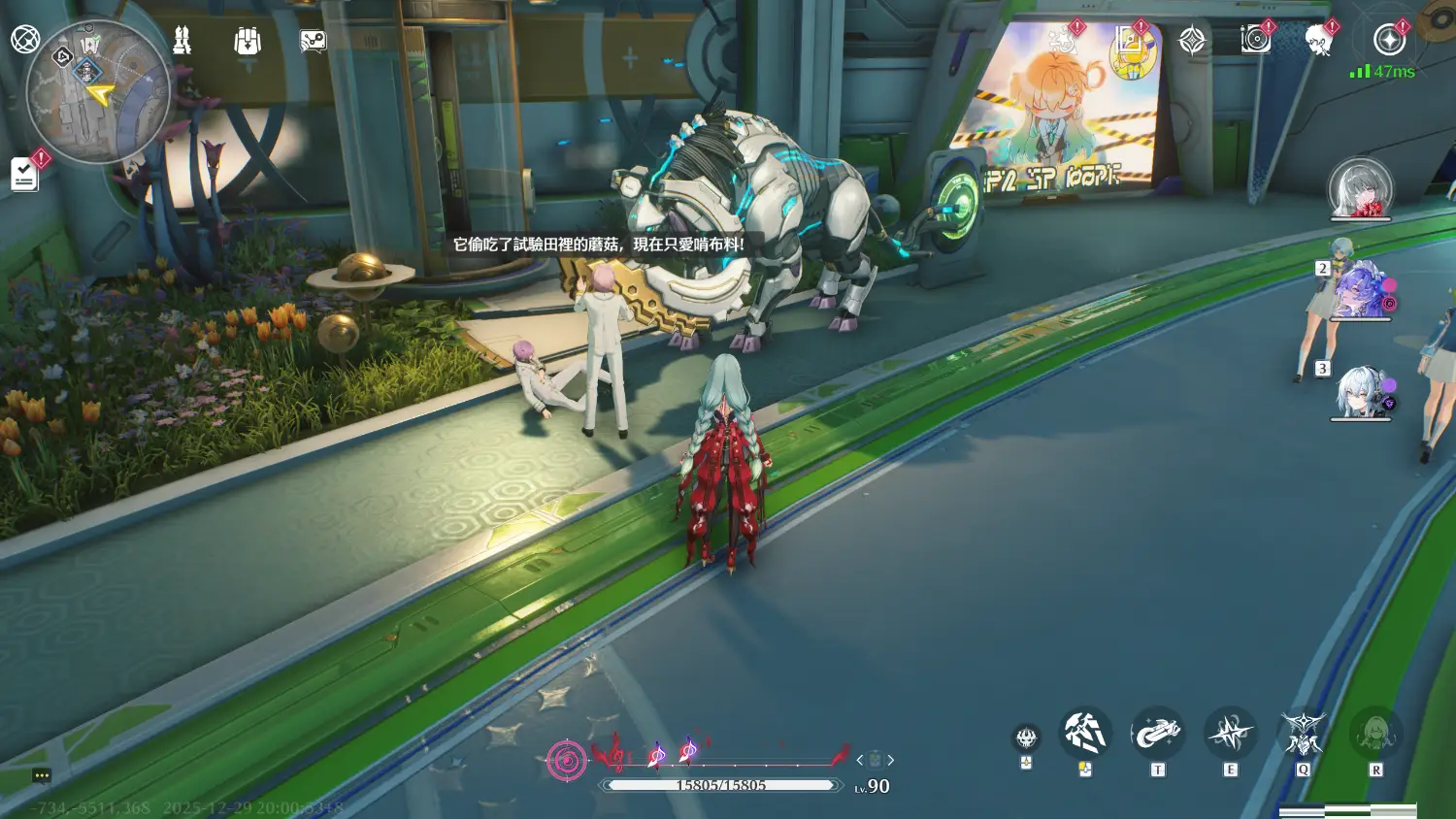
Task: Open the vinyl record player icon
Action: coord(1255,40)
